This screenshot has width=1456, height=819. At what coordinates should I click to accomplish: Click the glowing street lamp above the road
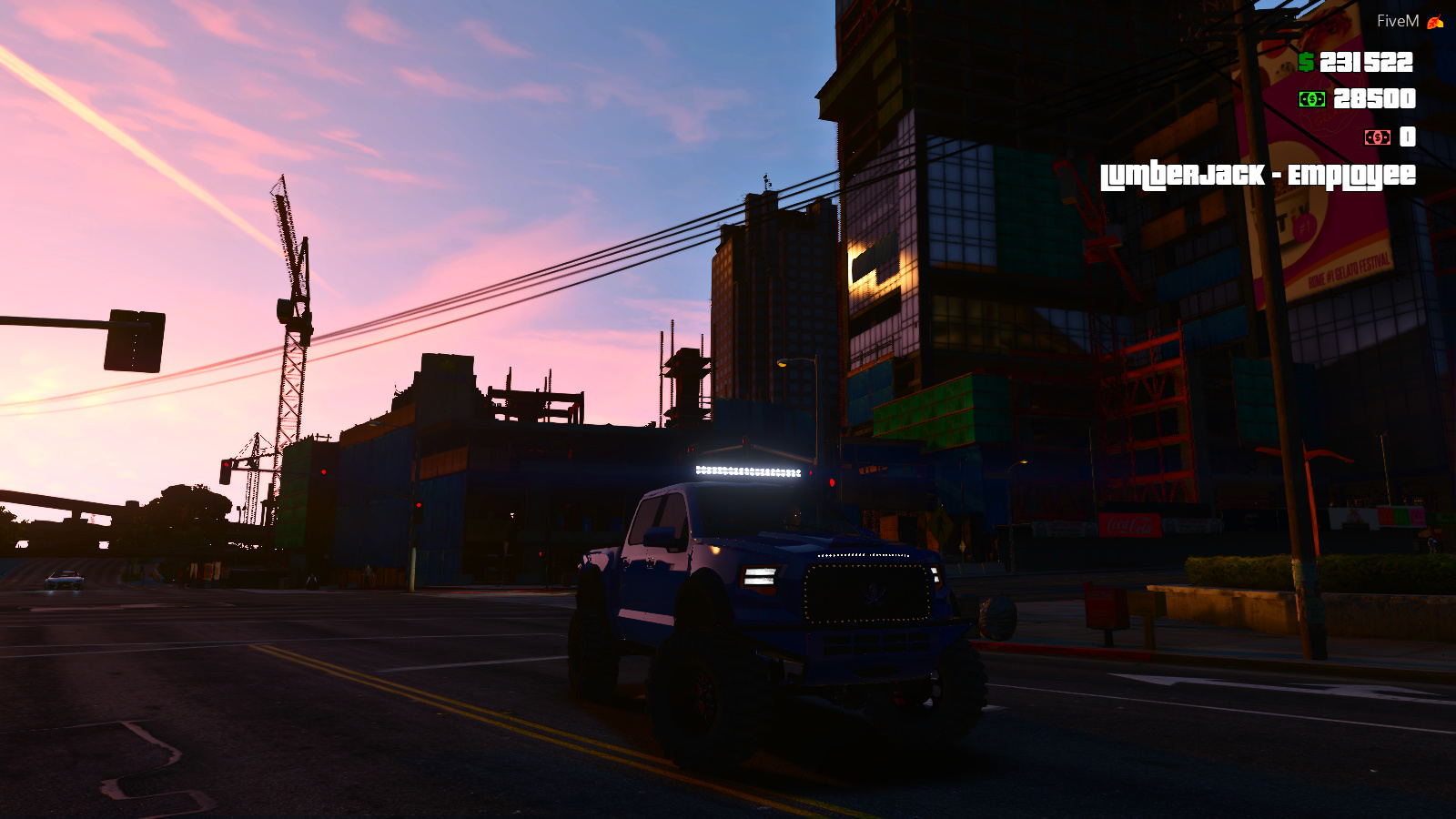point(784,362)
